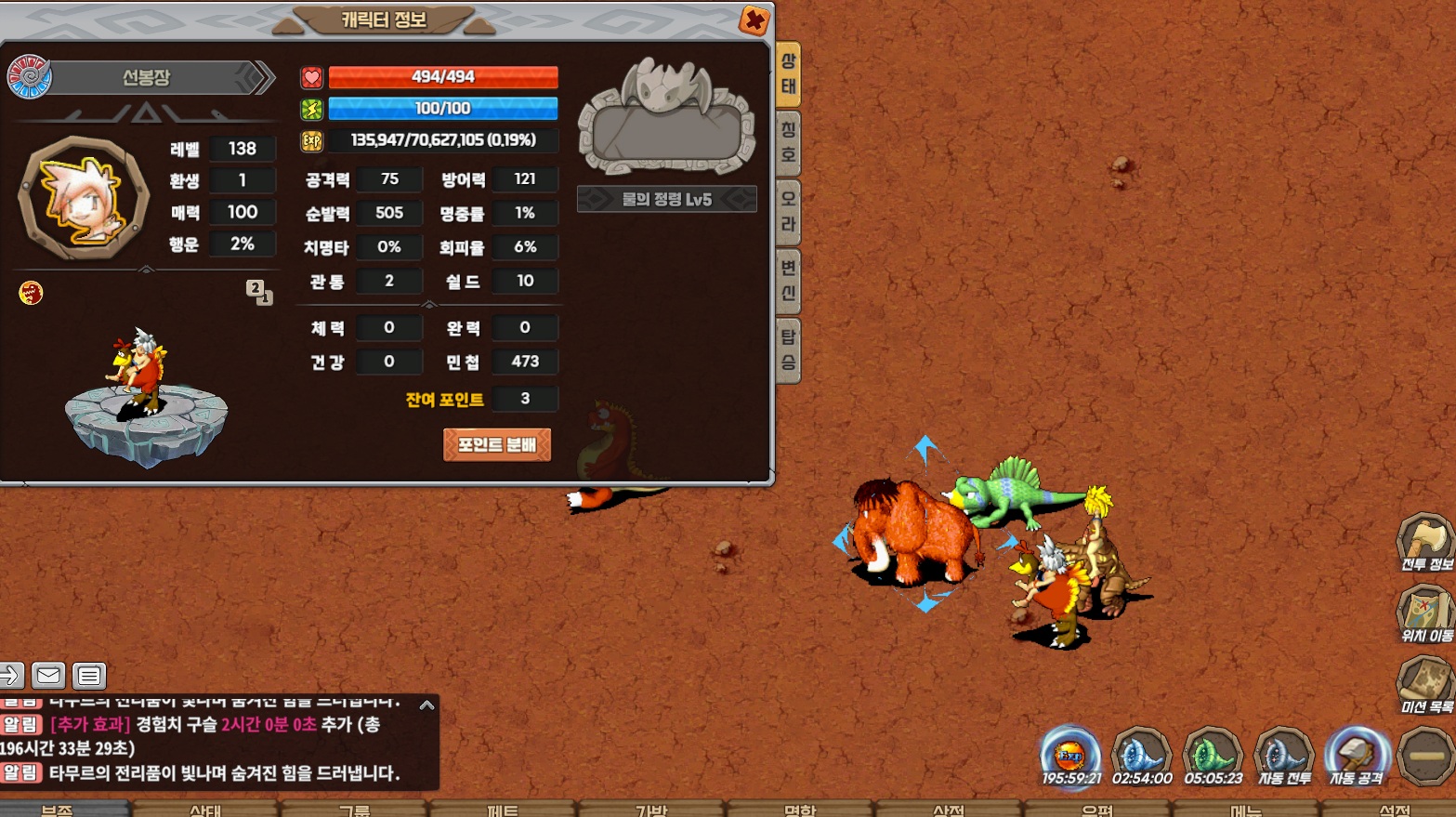Screen dimensions: 1456x817
Task: Click the 물의 정령 Lv5 spirit label
Action: pyautogui.click(x=666, y=199)
